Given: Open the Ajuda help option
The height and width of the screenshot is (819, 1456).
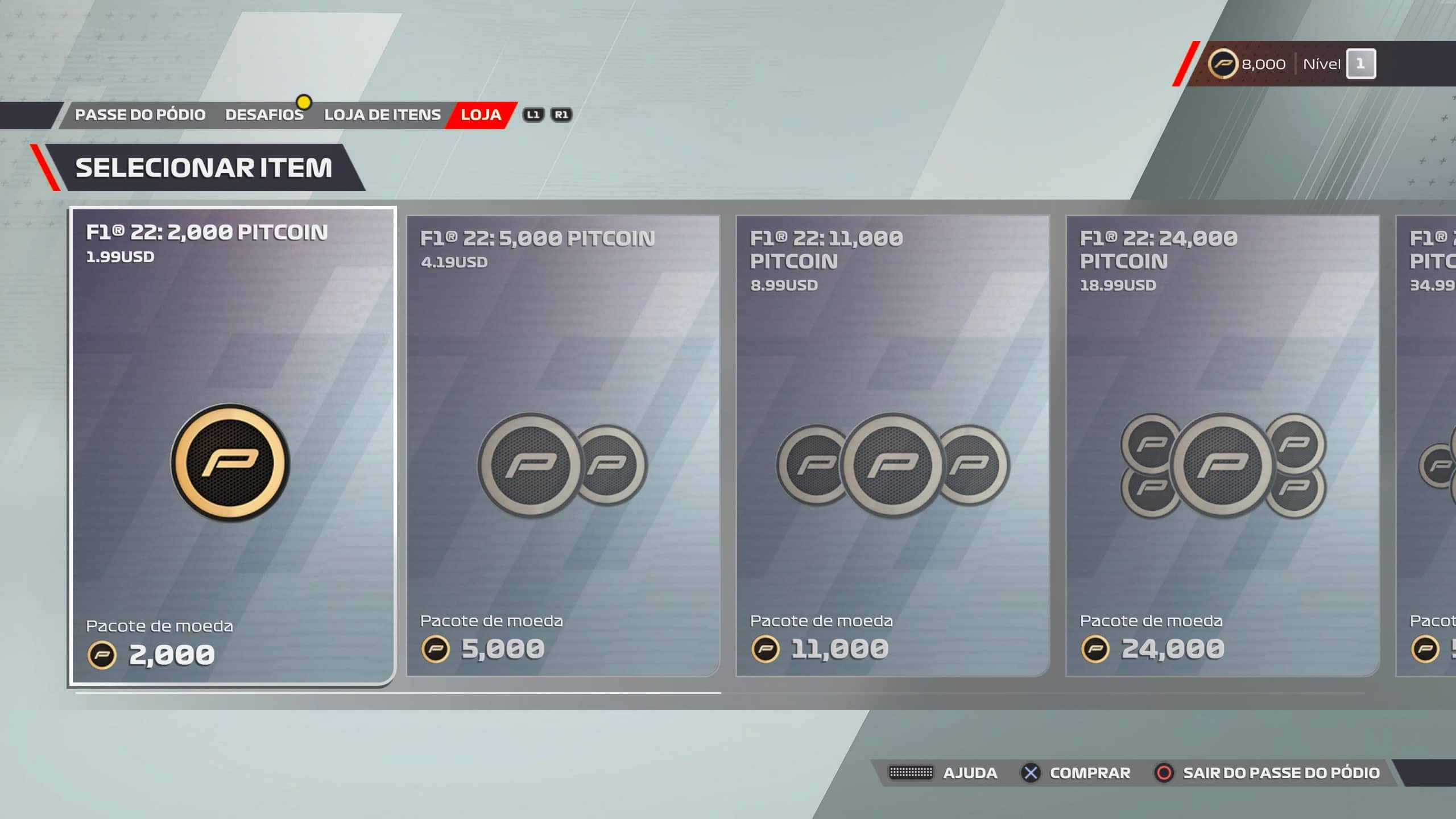Looking at the screenshot, I should [x=944, y=773].
